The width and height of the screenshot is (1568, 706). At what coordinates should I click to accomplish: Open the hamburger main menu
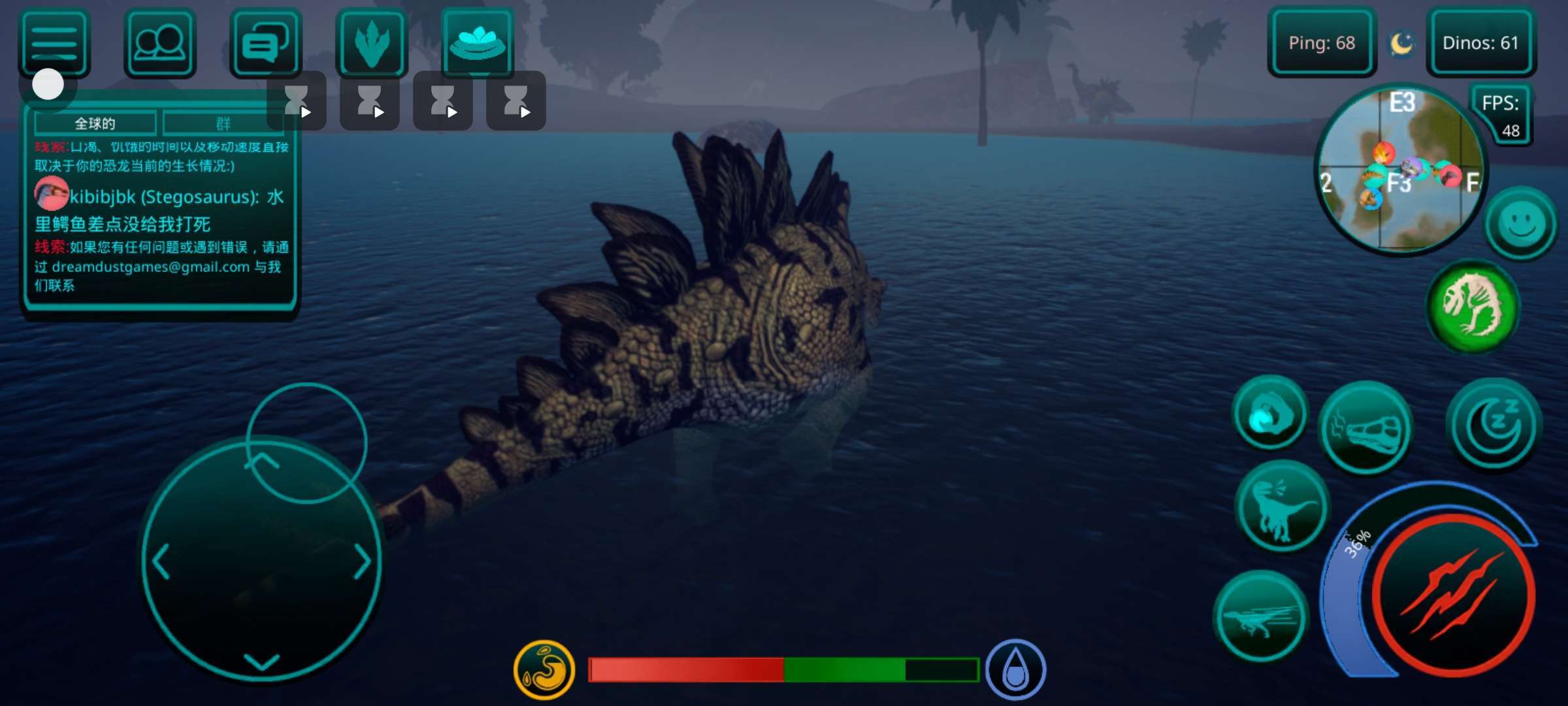(x=54, y=43)
